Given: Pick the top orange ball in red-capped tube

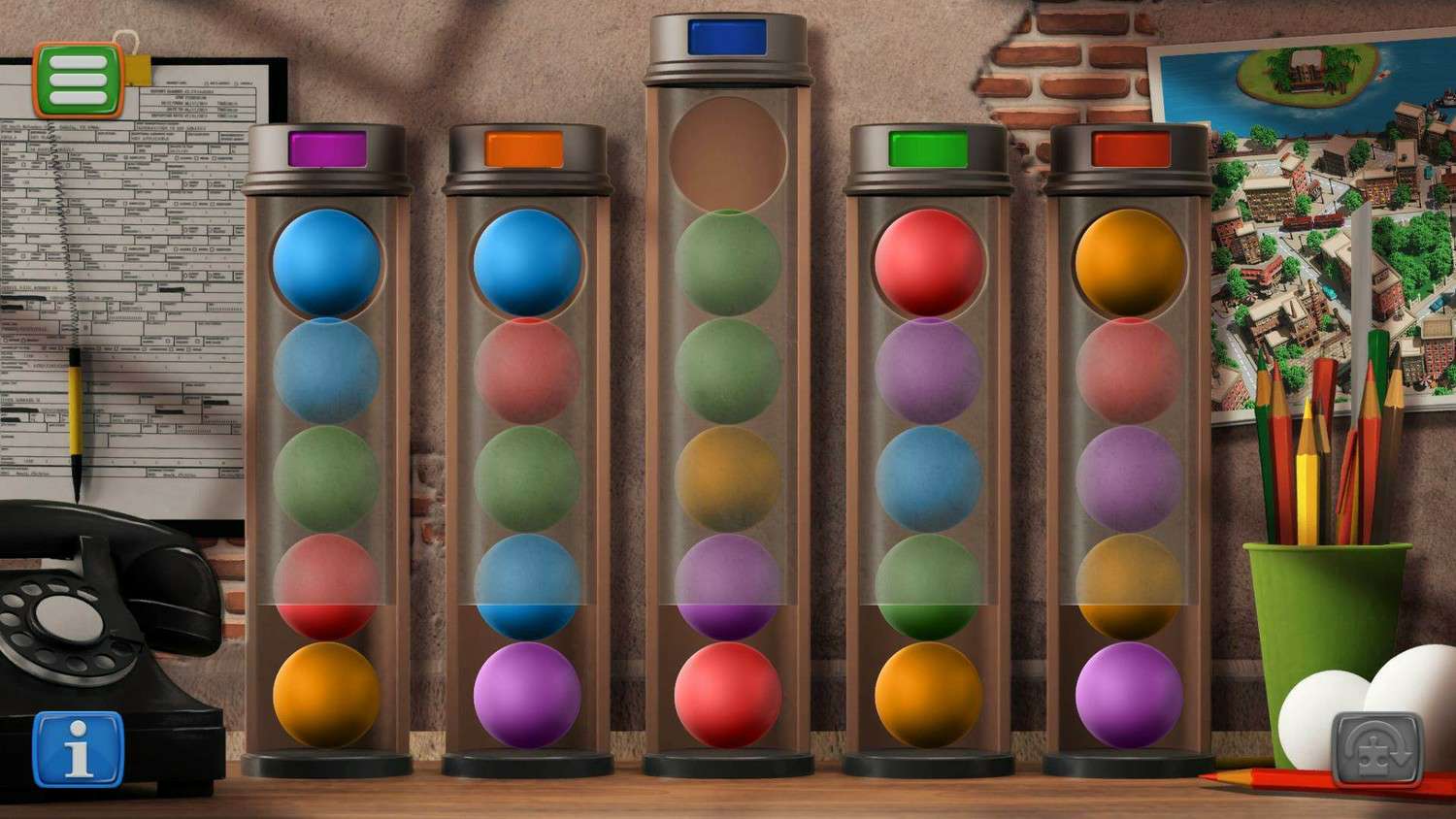Looking at the screenshot, I should click(x=1129, y=263).
